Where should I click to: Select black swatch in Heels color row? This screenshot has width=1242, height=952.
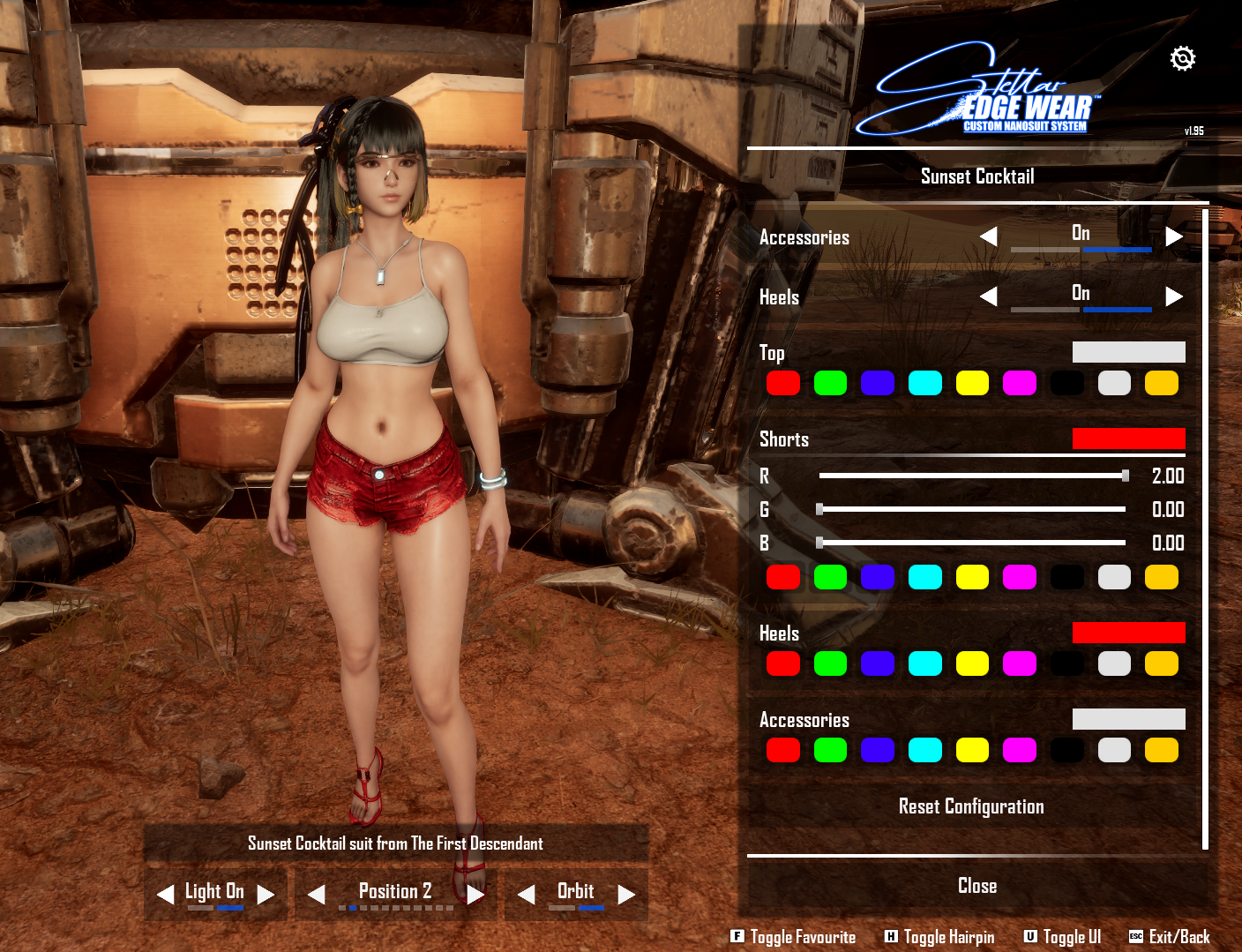coord(1067,663)
